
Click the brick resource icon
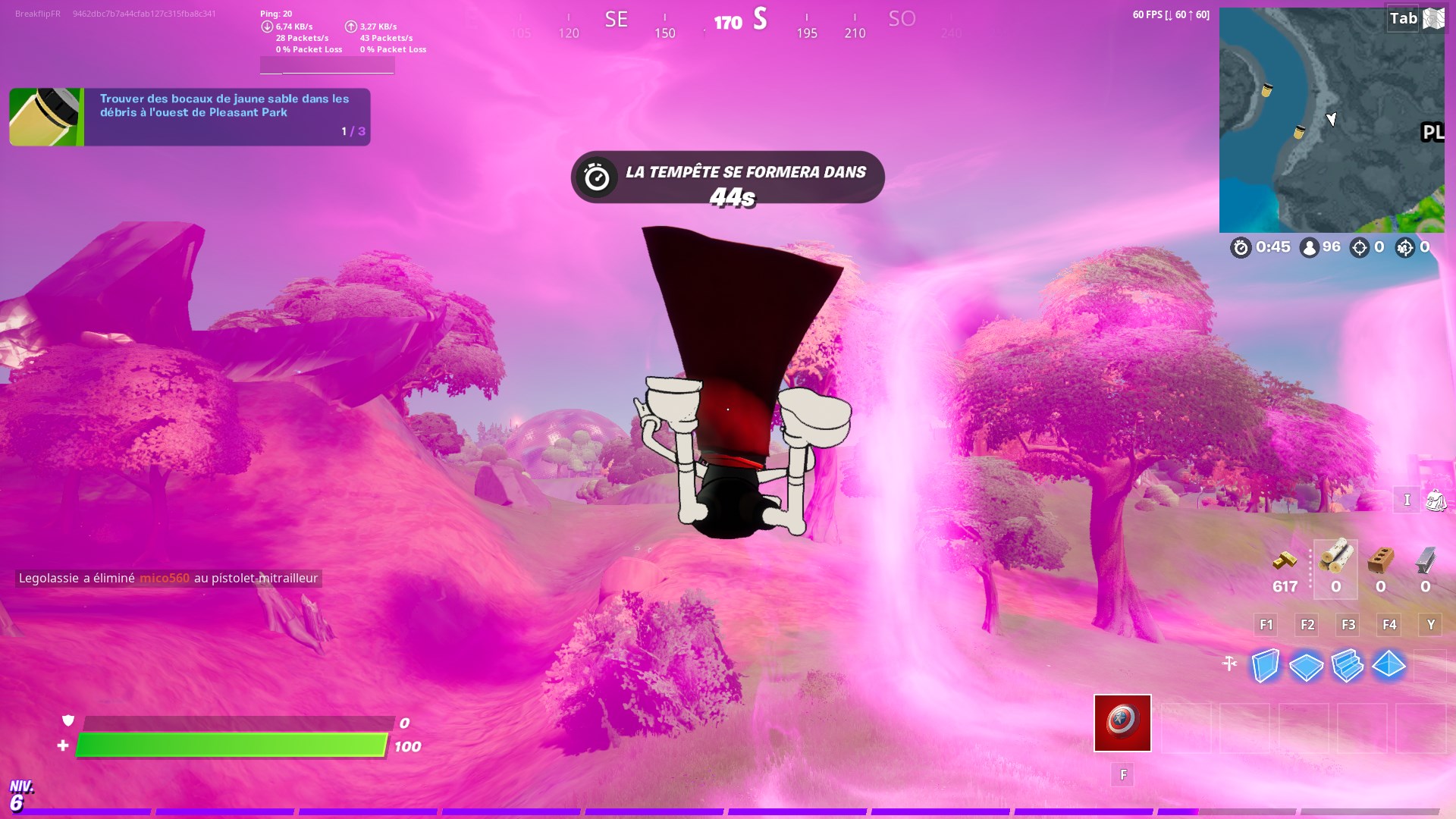(x=1380, y=561)
